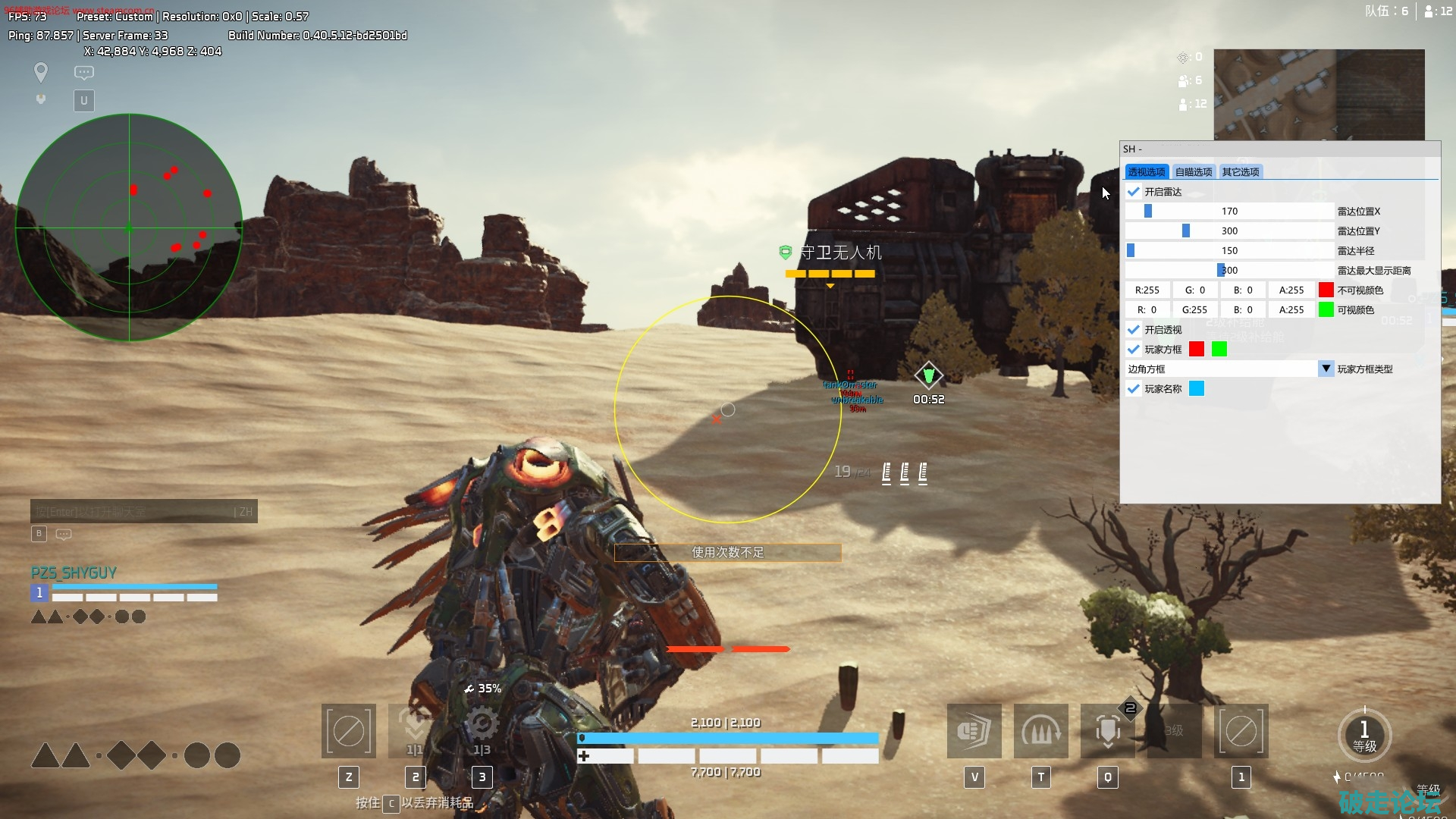The image size is (1456, 819).
Task: Toggle the 开启透视 checkbox
Action: click(x=1134, y=330)
